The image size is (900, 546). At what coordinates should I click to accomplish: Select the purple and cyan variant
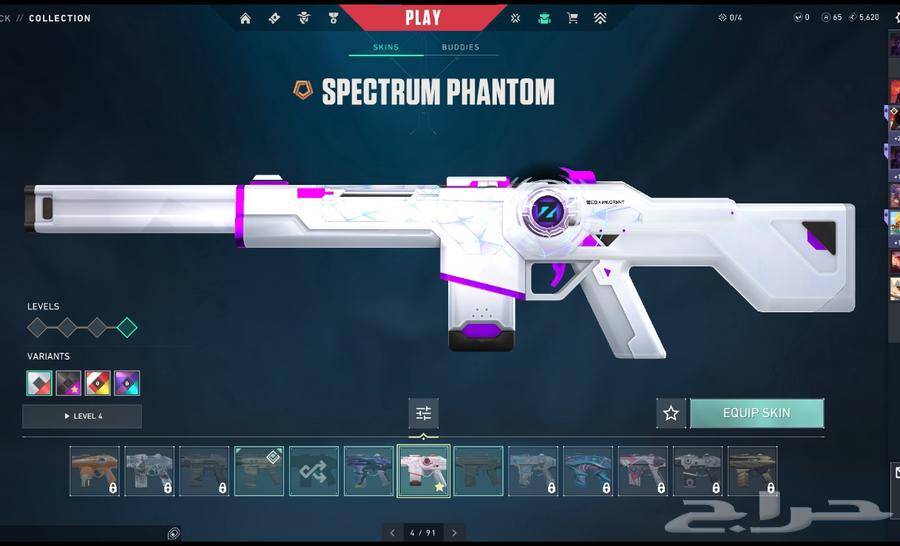[x=127, y=383]
